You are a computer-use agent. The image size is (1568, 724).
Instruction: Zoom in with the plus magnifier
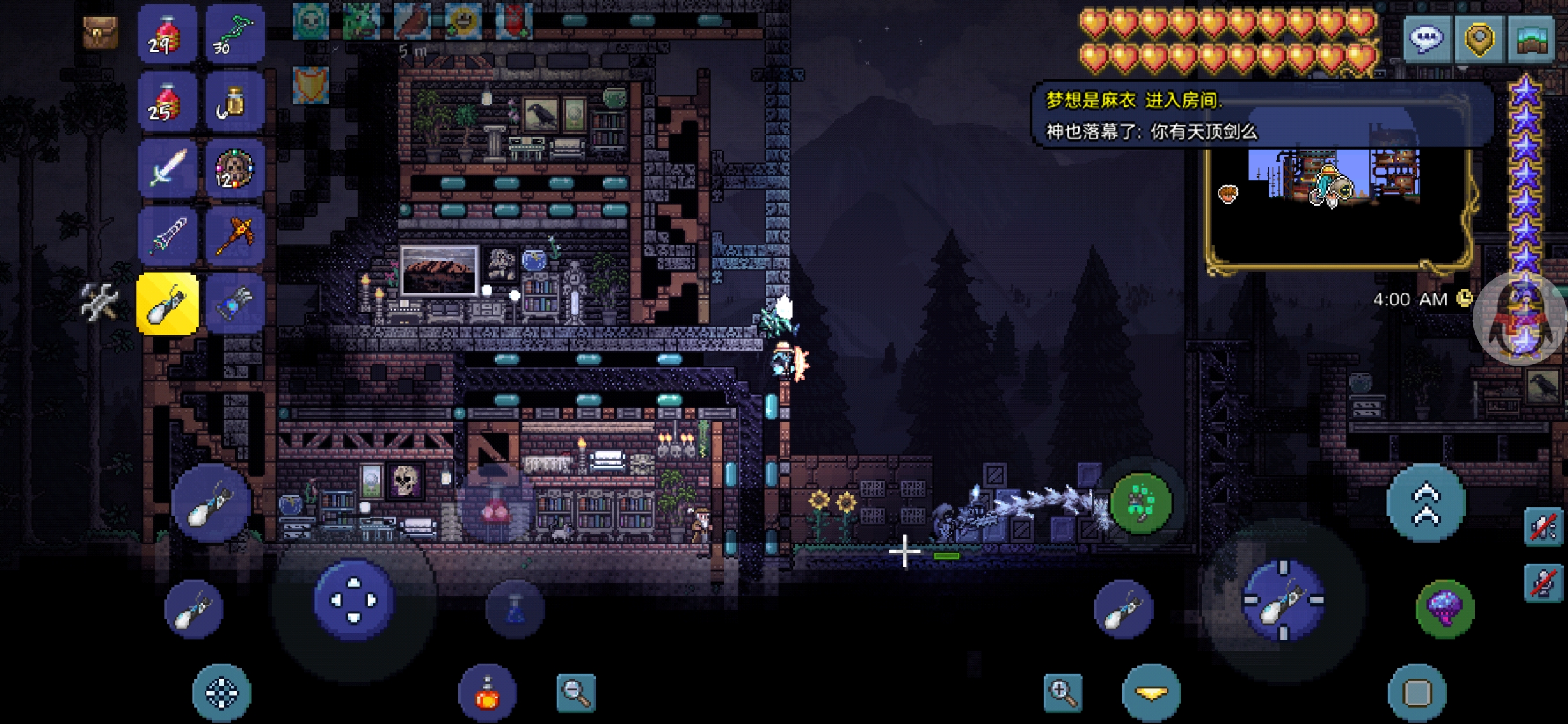click(1063, 691)
